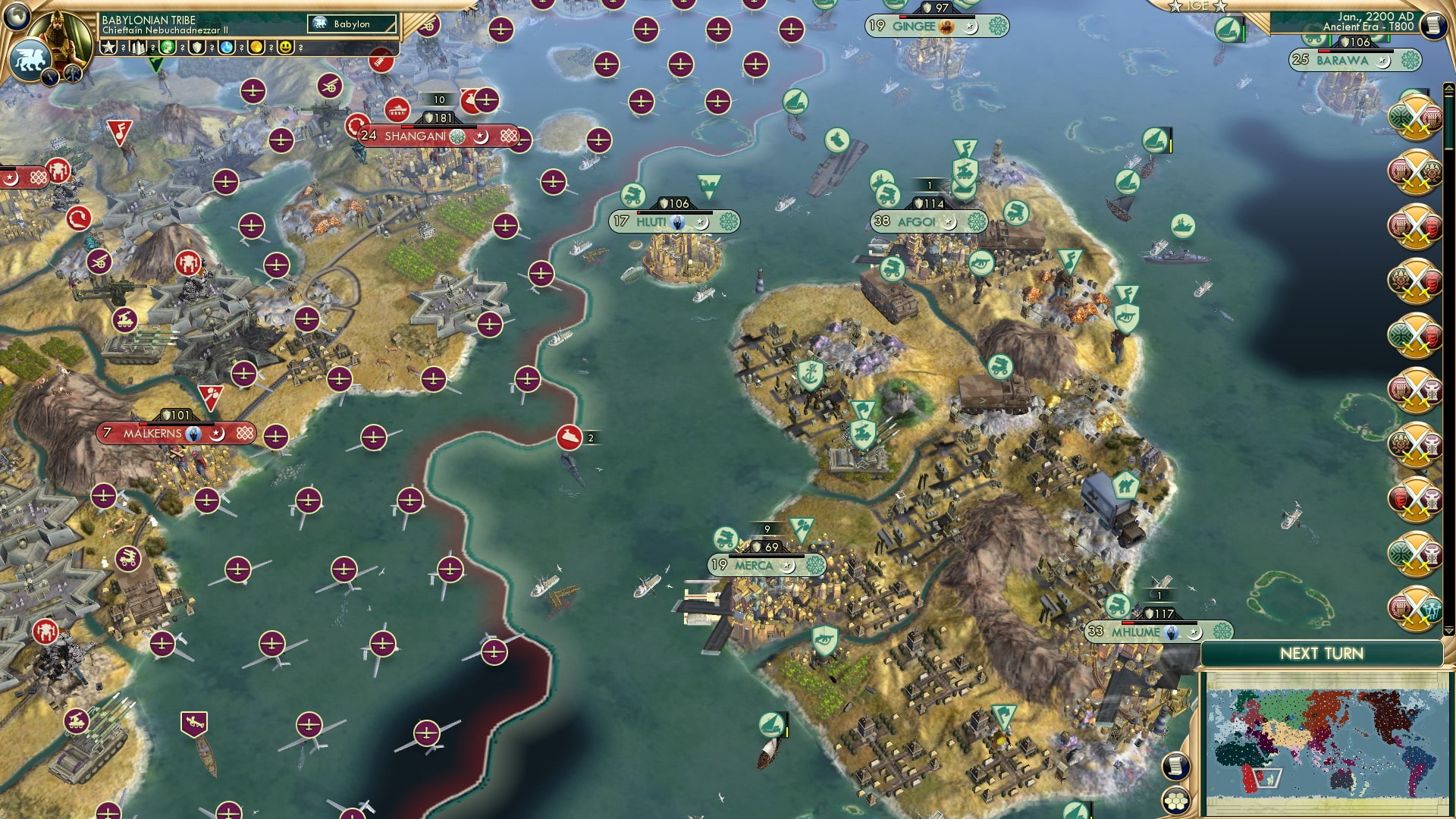Toggle the hex grid icon below the minimap scroll
1456x819 pixels.
coord(1177,802)
